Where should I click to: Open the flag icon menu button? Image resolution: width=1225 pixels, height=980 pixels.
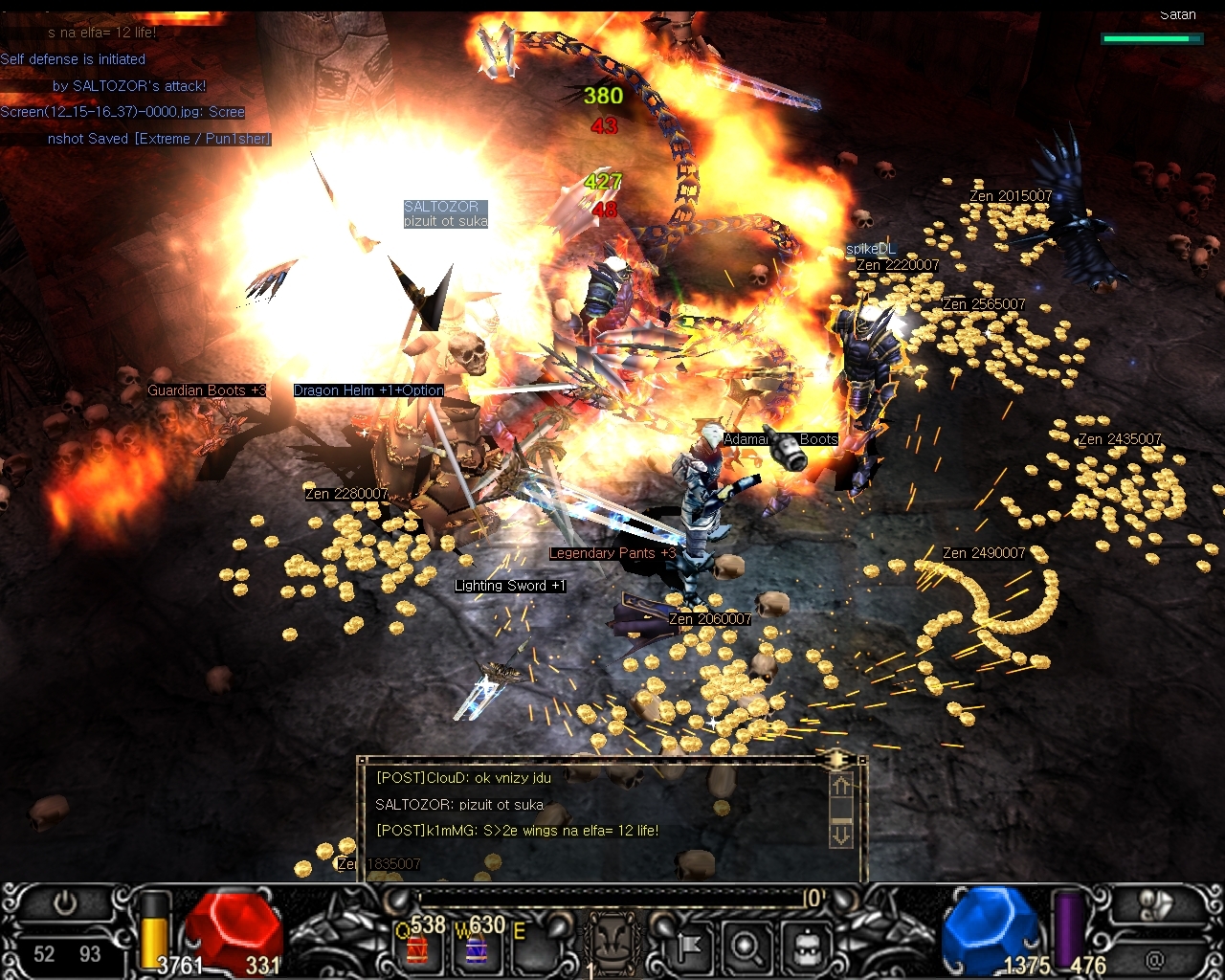coord(689,947)
